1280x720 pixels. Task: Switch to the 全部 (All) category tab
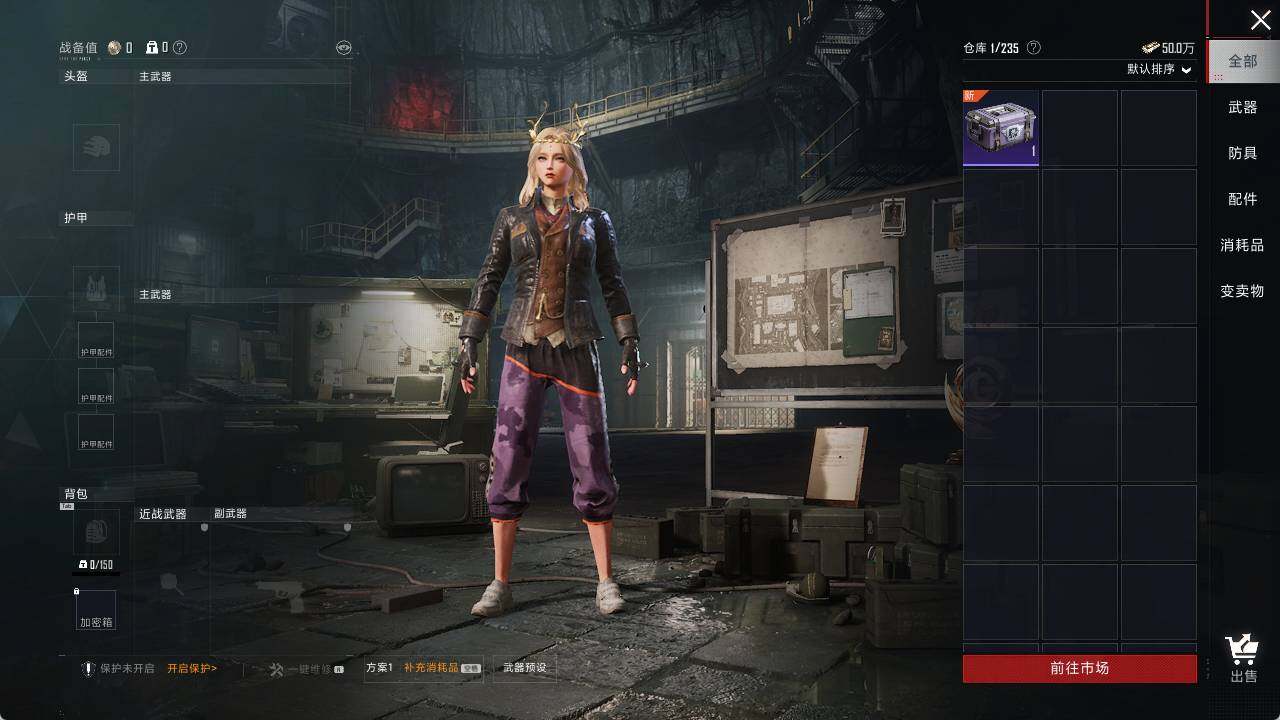coord(1243,61)
